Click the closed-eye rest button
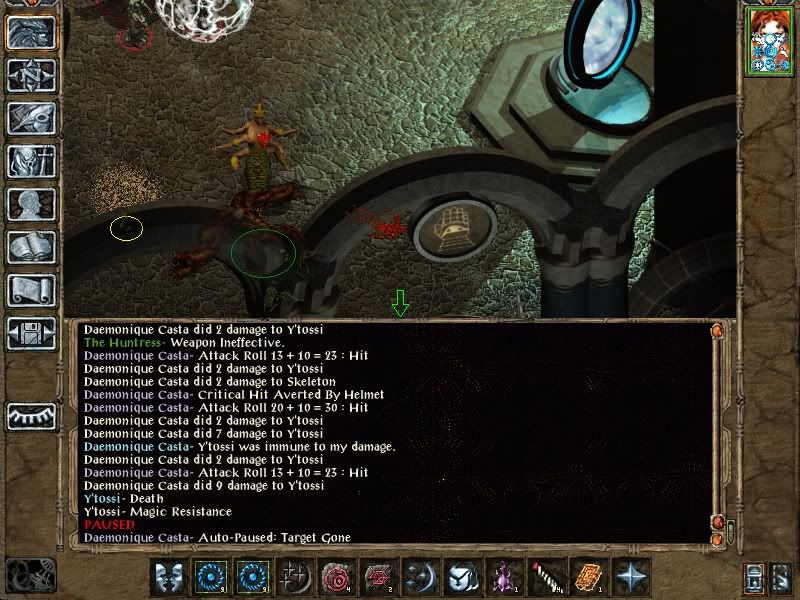This screenshot has height=600, width=800. (31, 415)
